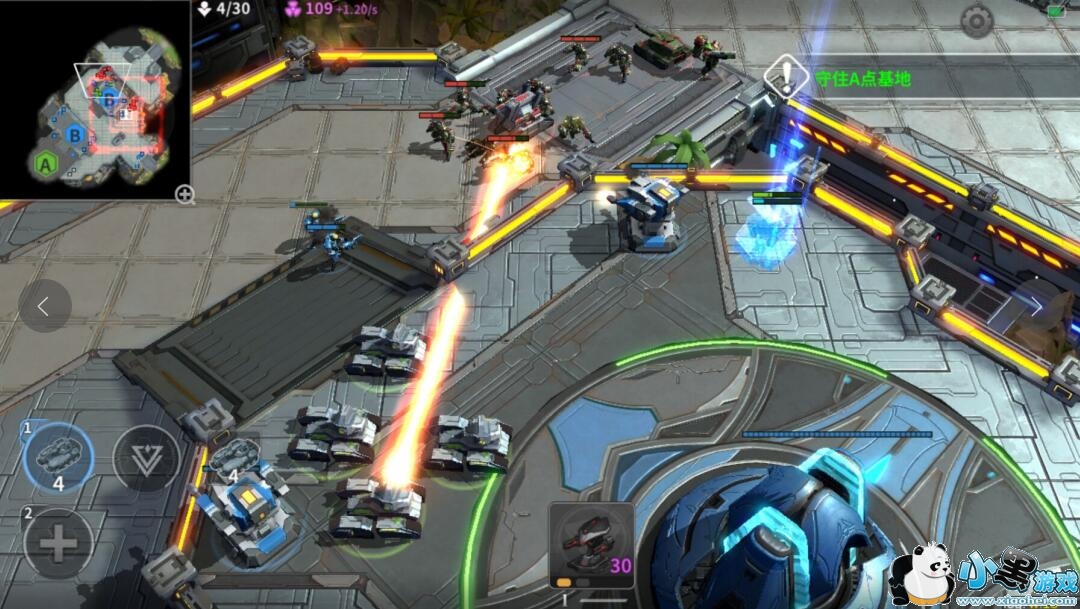Add a squad with the group 2 plus button
1080x609 pixels.
point(57,545)
